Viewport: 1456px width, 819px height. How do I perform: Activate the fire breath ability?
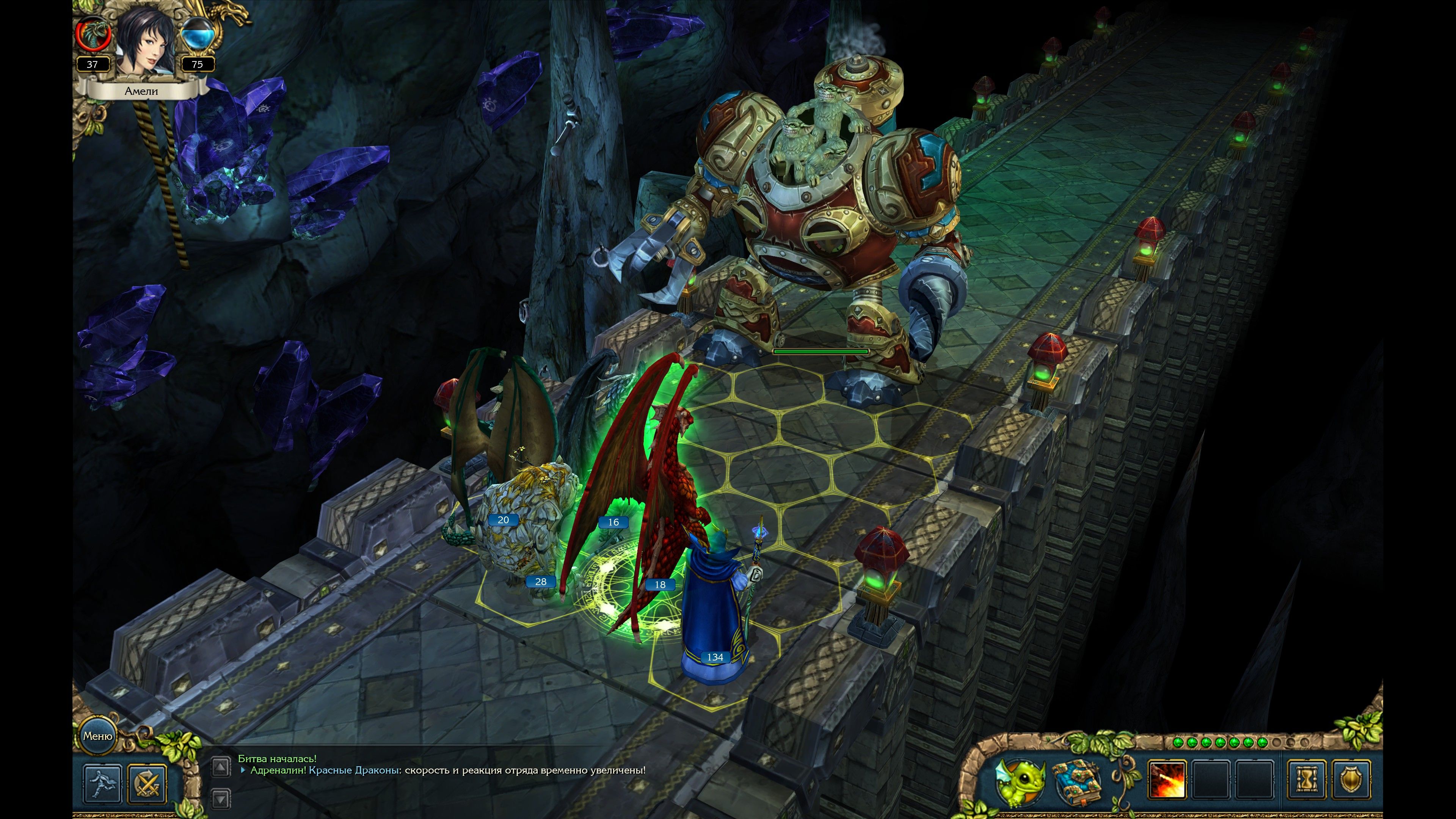(x=1167, y=781)
